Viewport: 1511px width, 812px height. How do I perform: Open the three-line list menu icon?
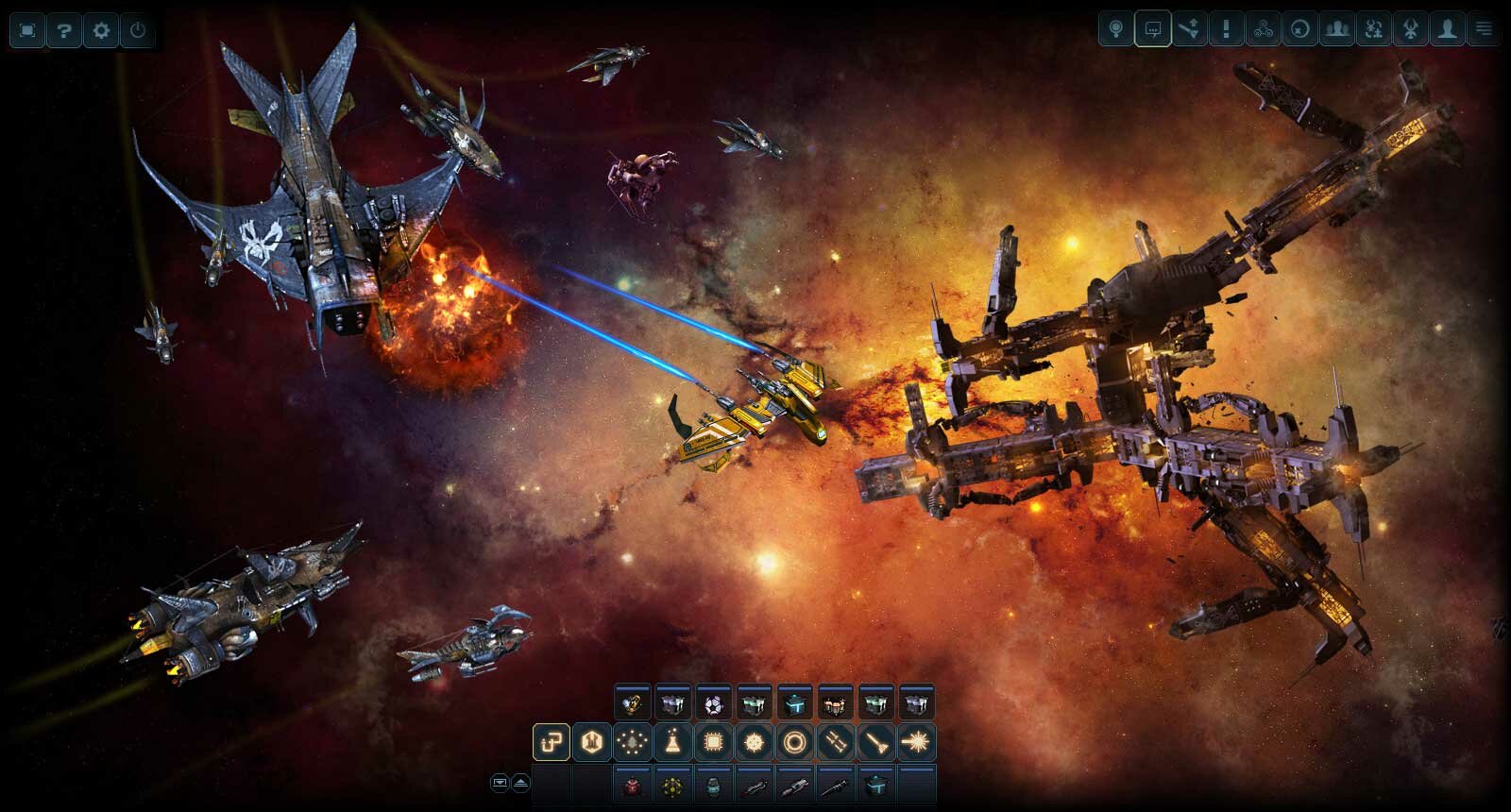[1485, 29]
